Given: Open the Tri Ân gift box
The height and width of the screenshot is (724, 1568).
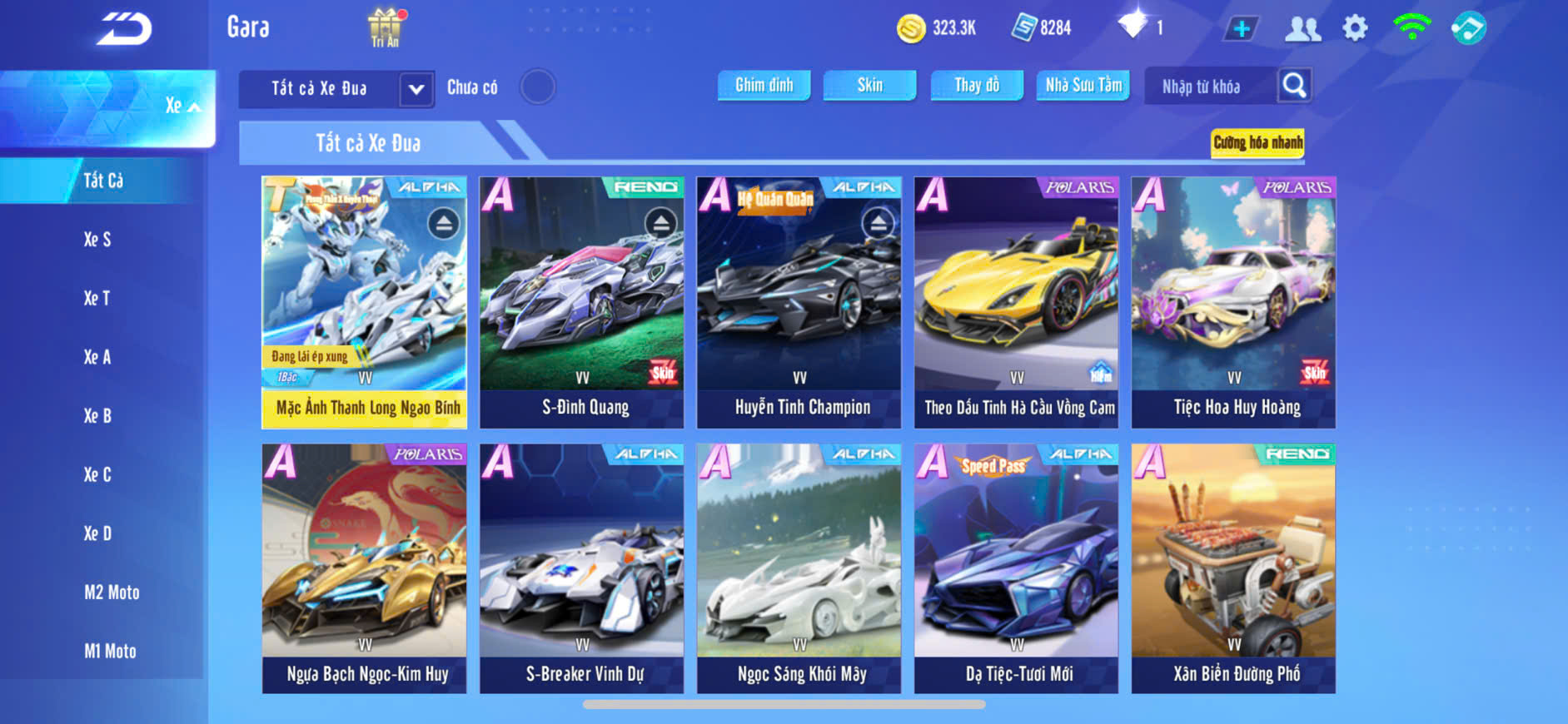Looking at the screenshot, I should [385, 27].
